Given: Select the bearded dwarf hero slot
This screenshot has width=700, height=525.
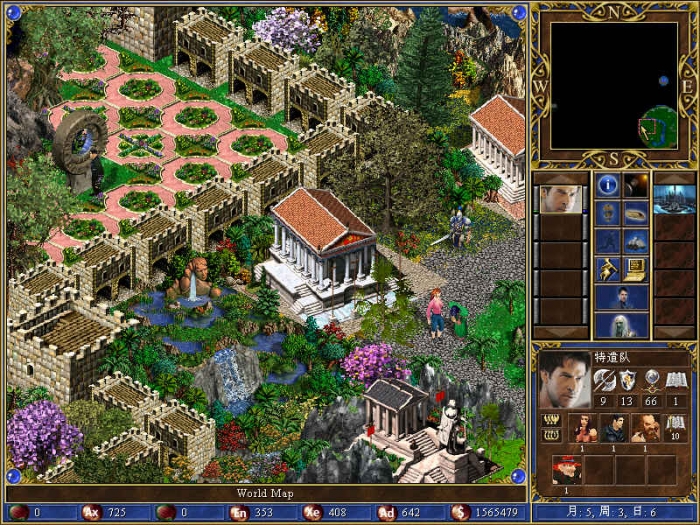Looking at the screenshot, I should (x=645, y=428).
